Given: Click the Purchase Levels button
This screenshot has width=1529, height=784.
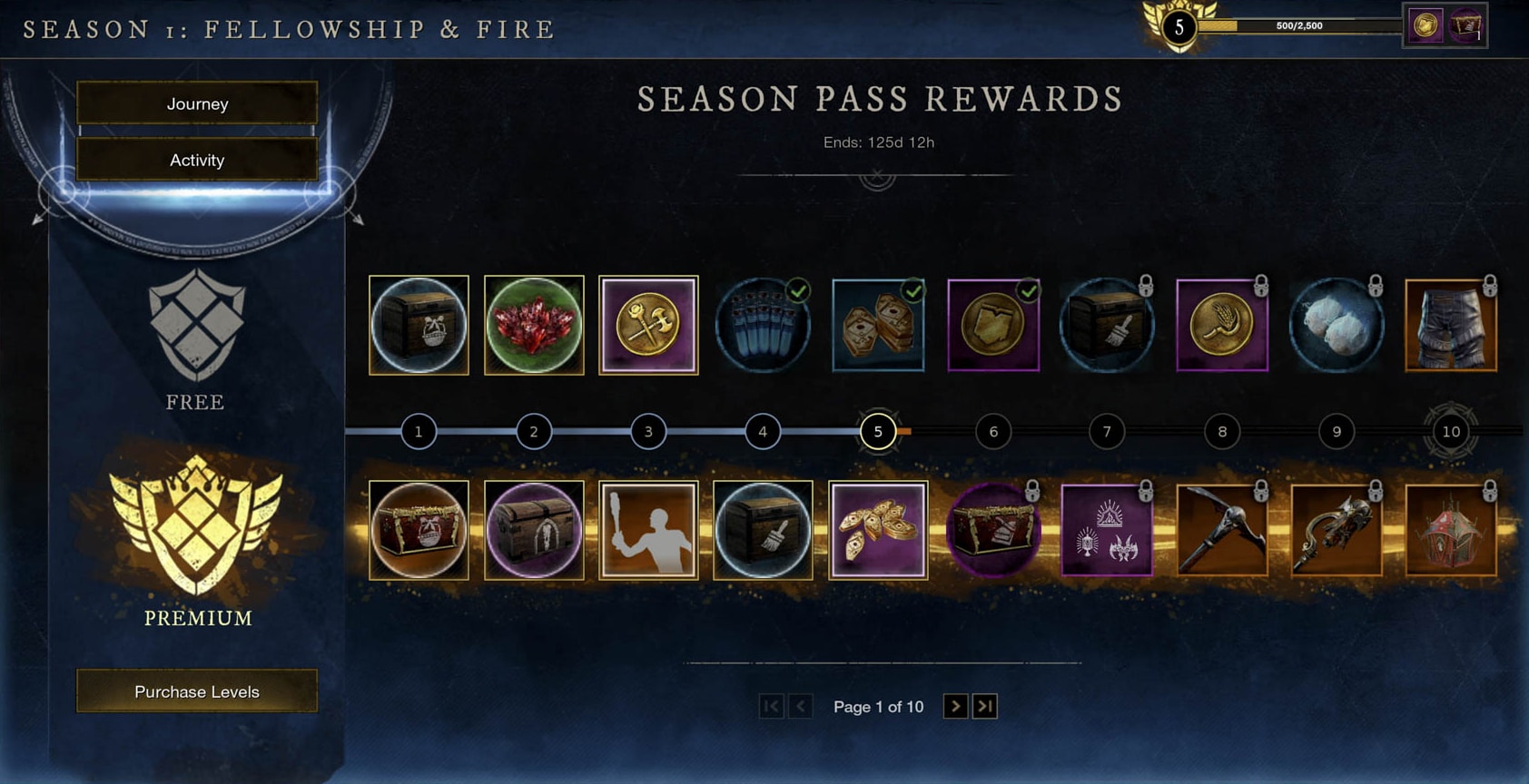Looking at the screenshot, I should click(x=196, y=691).
